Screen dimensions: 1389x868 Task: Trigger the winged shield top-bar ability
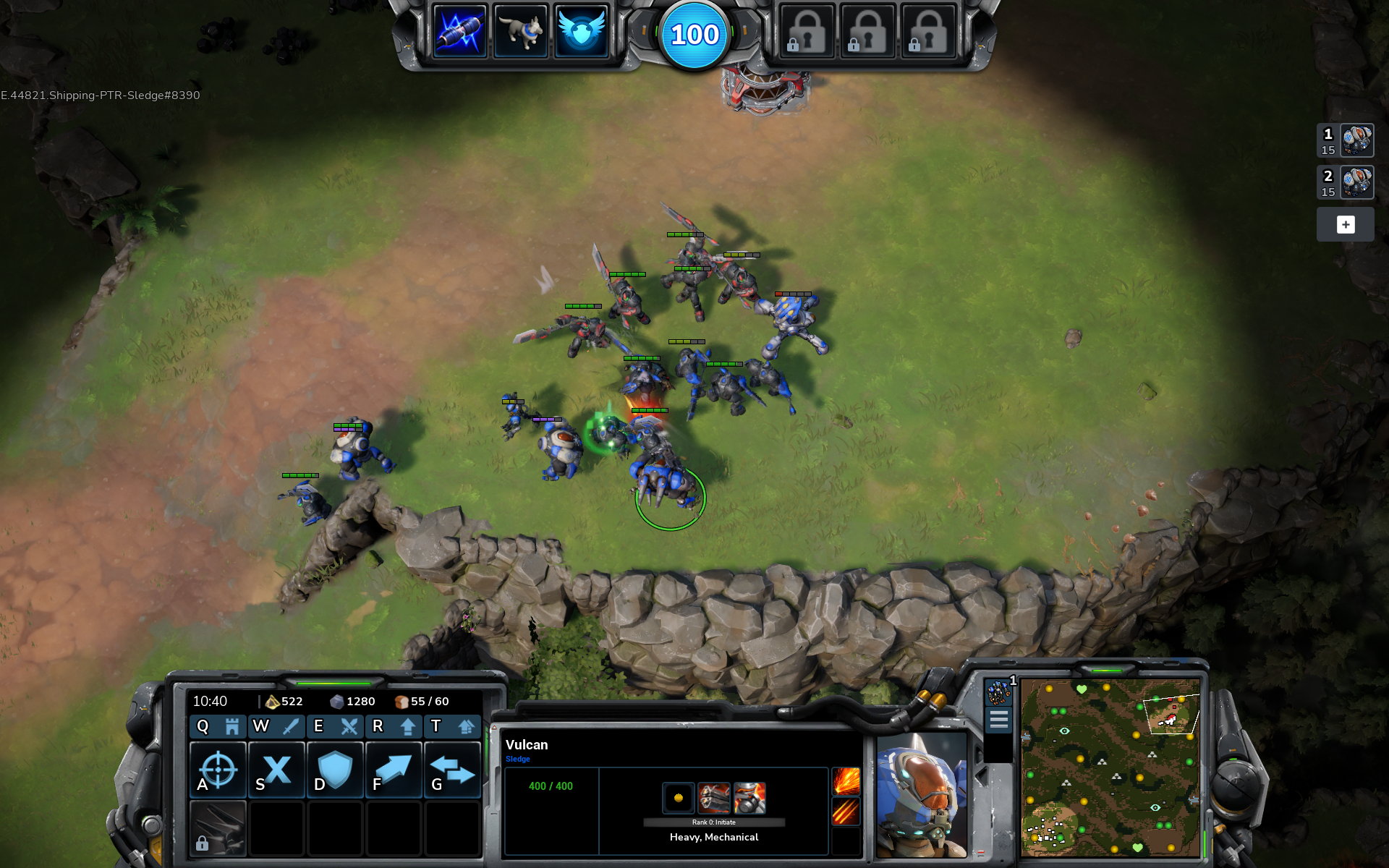581,31
